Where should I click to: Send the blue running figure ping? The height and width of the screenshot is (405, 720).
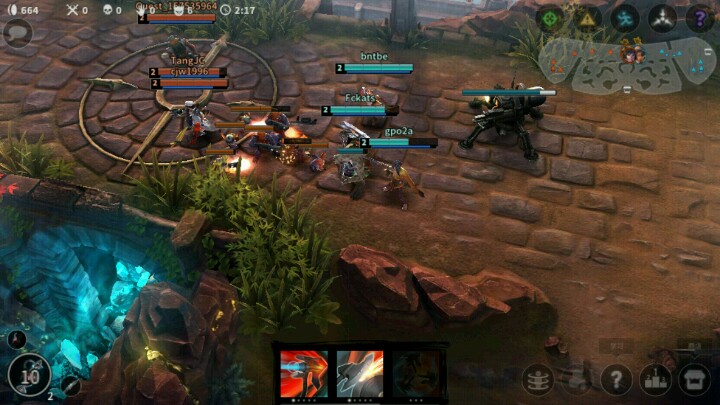click(x=625, y=17)
